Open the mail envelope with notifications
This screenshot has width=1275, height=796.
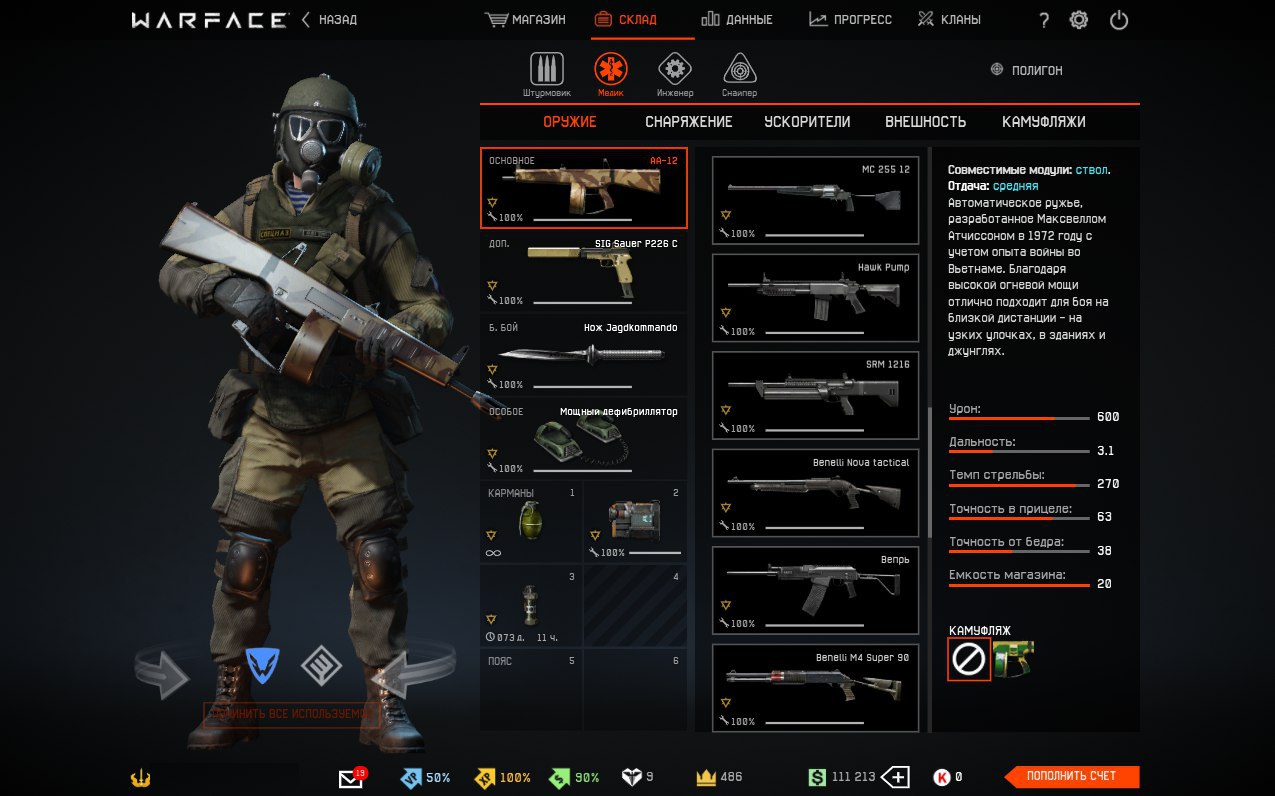[351, 778]
